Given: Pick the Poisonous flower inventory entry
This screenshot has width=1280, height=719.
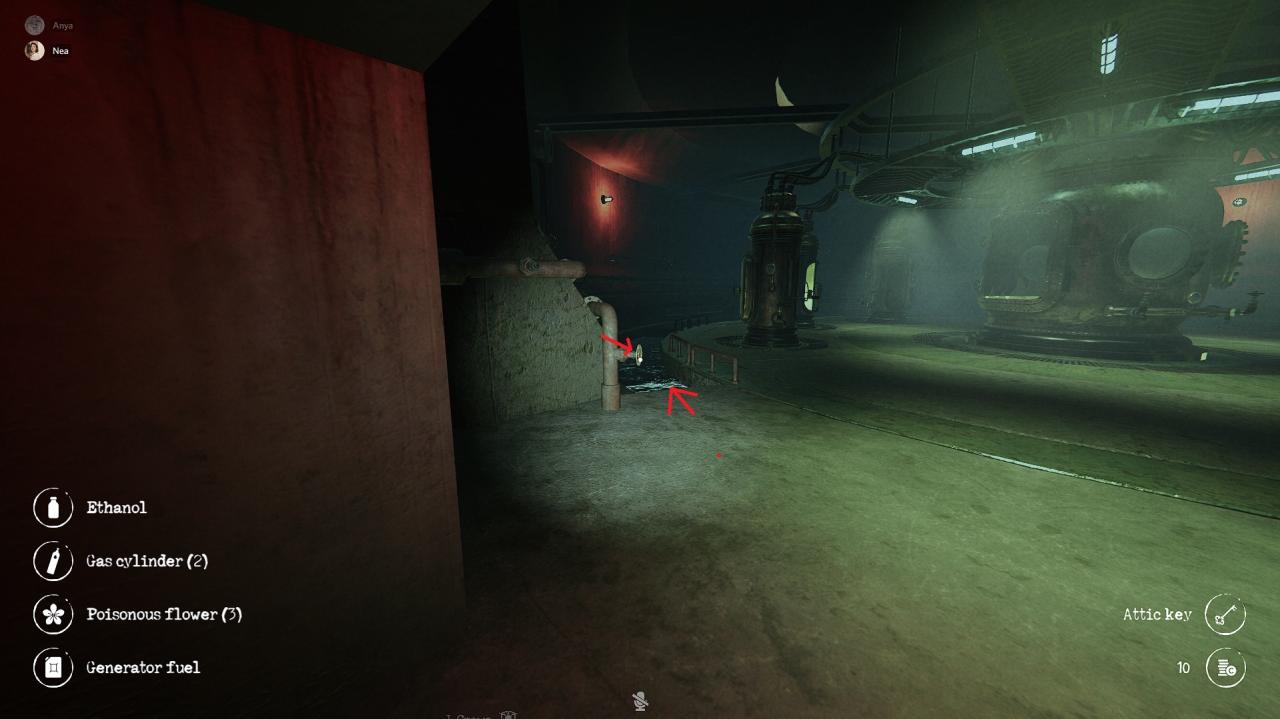Looking at the screenshot, I should click(53, 614).
